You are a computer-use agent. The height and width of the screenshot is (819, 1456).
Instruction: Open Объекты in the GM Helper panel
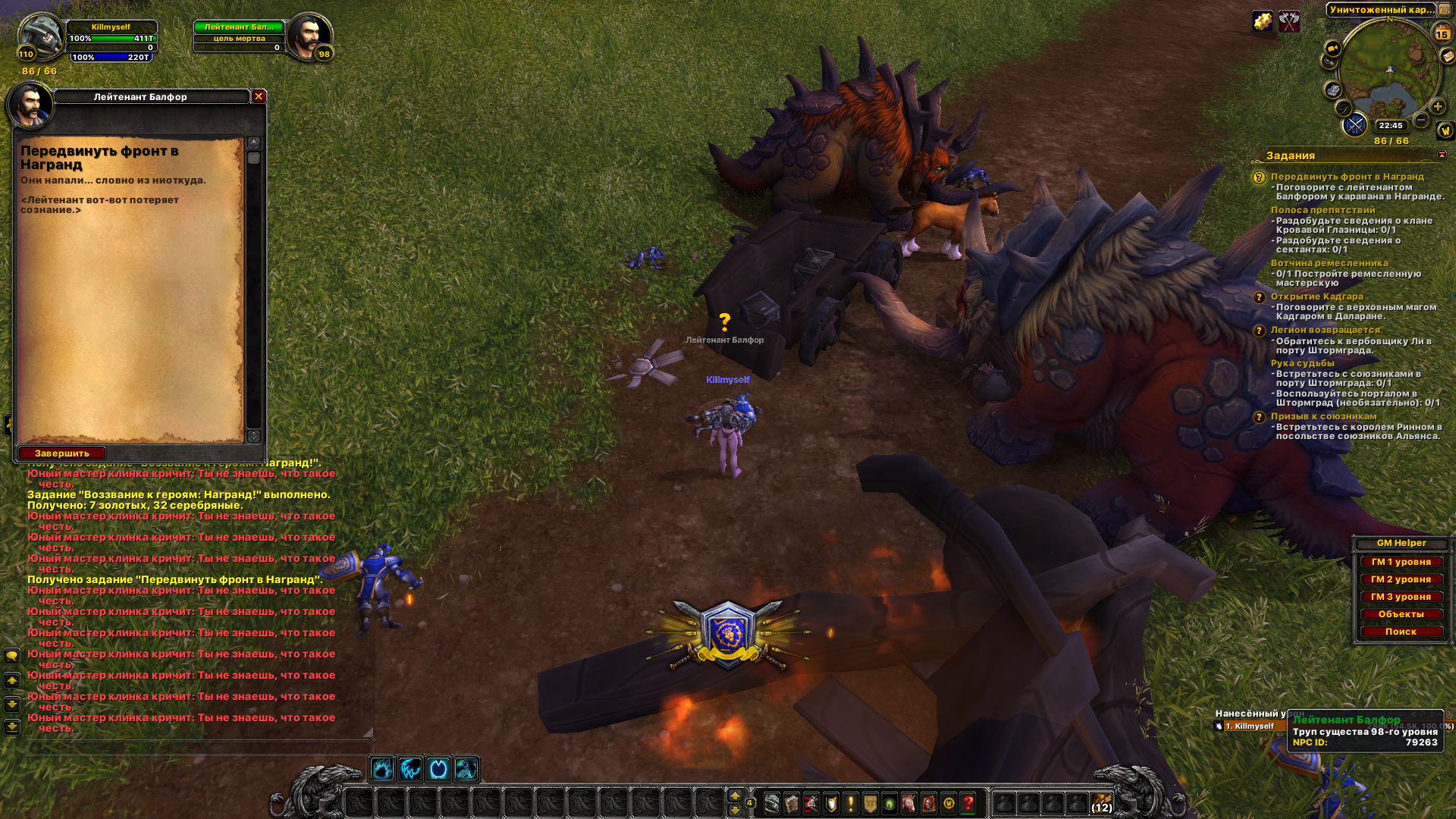1401,614
